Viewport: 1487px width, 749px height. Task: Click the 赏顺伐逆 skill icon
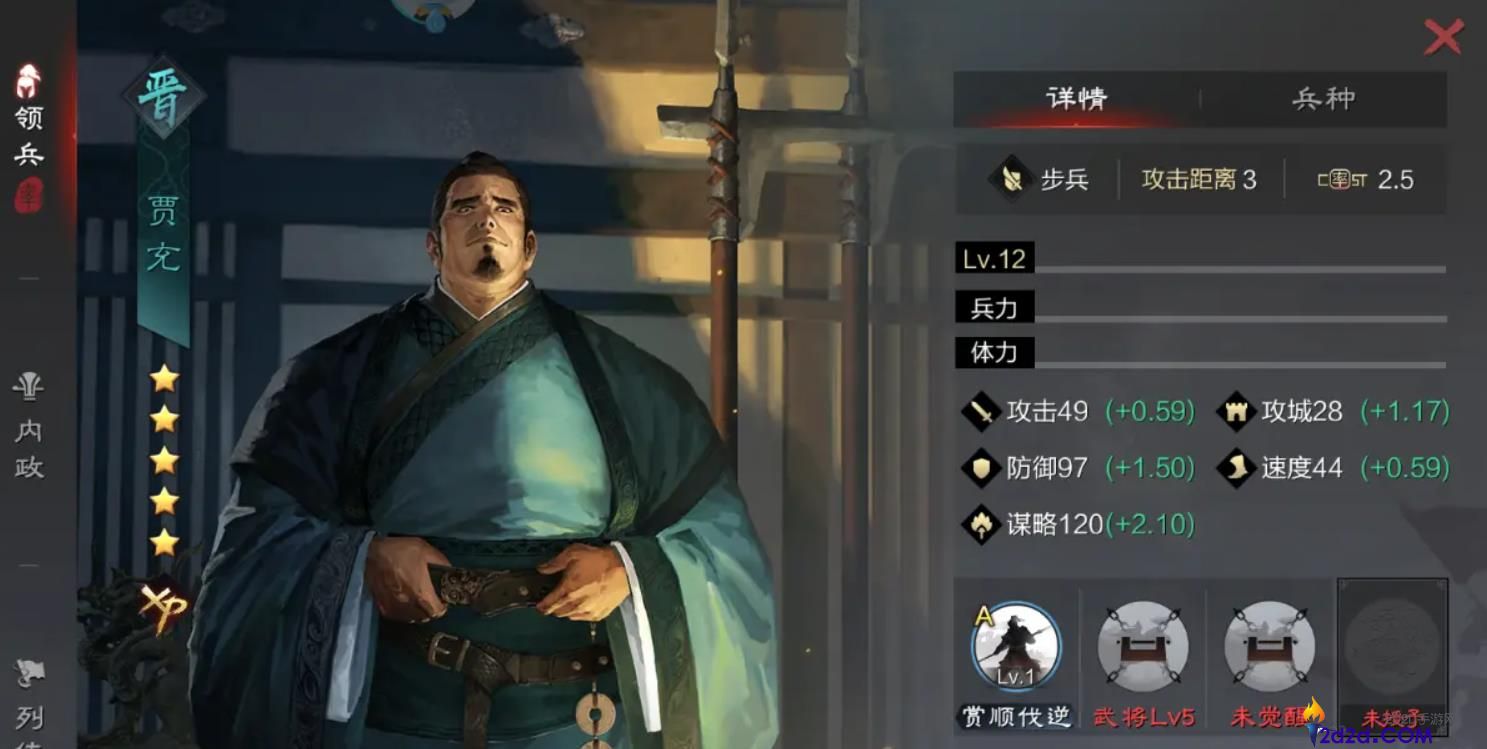(1014, 648)
